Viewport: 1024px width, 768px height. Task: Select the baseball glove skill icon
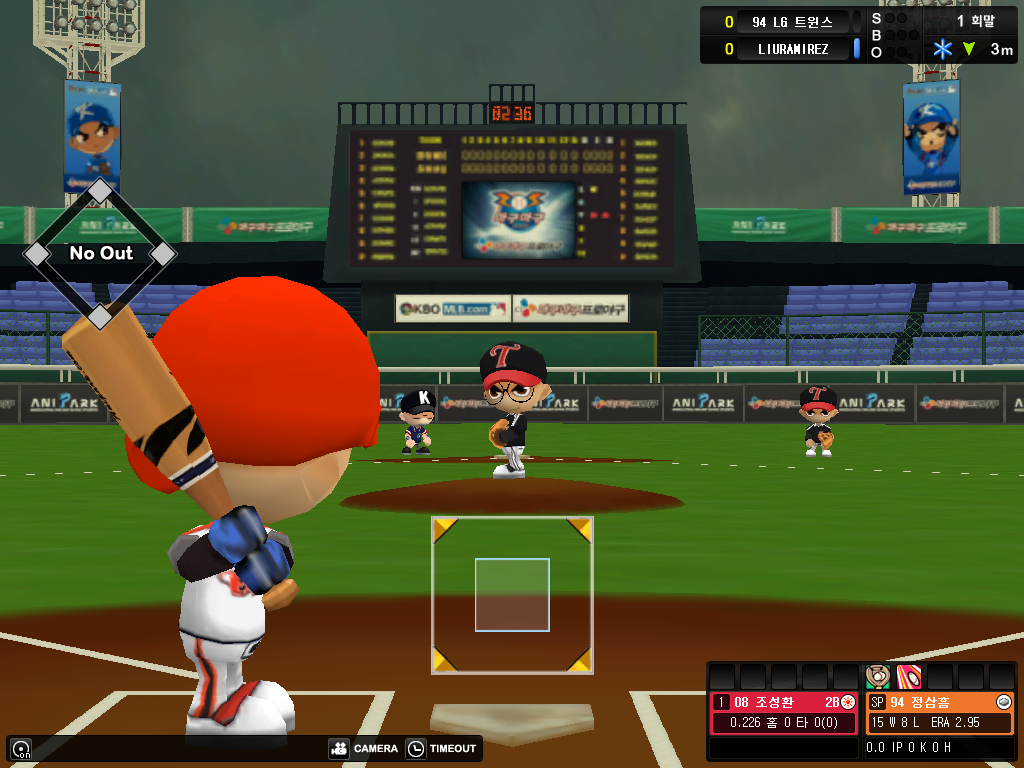click(x=877, y=676)
